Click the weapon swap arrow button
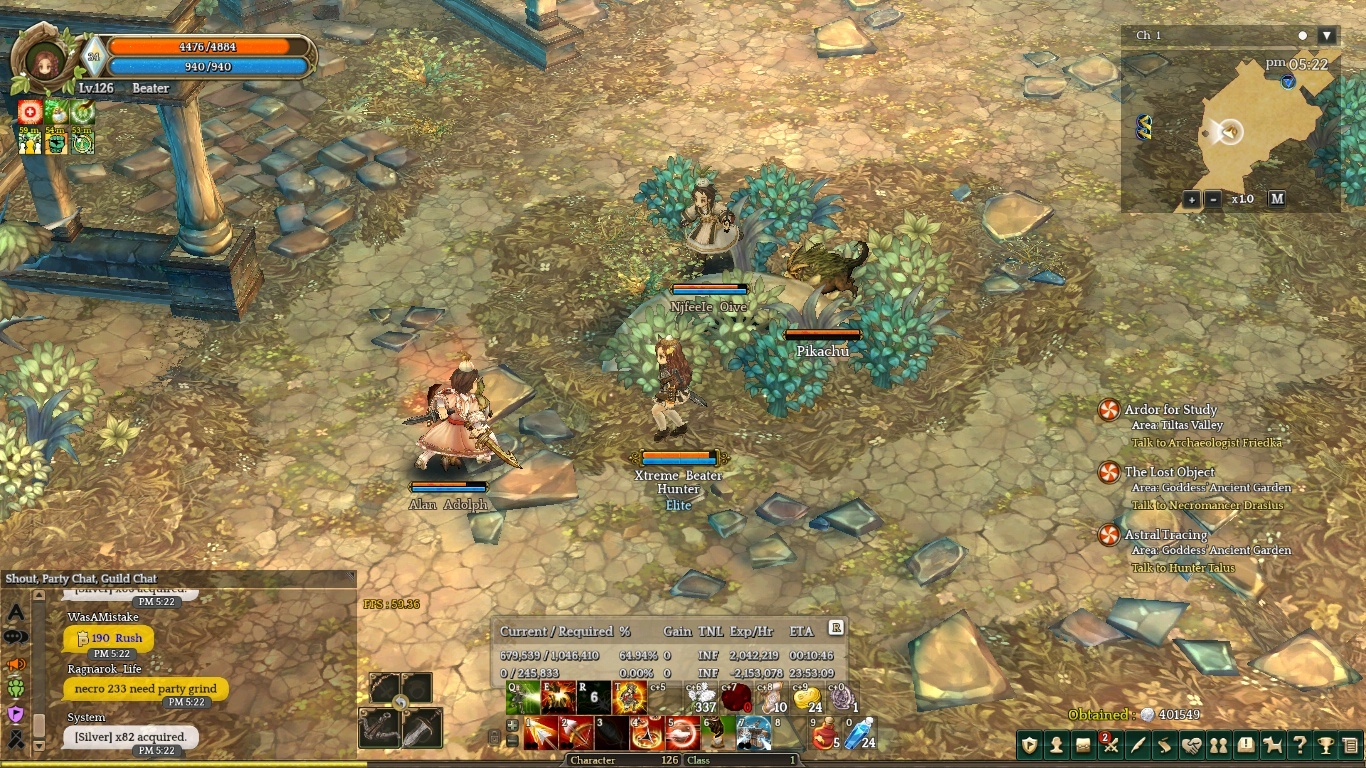 400,702
